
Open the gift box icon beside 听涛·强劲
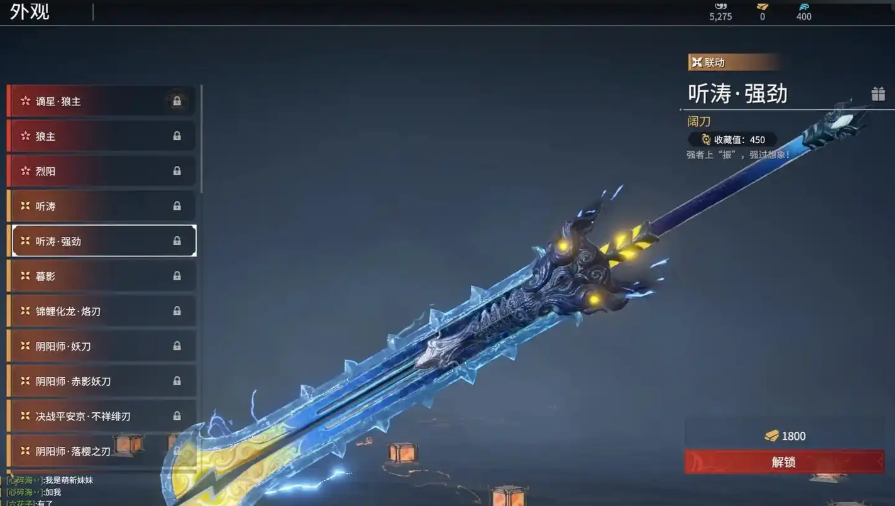pos(878,94)
